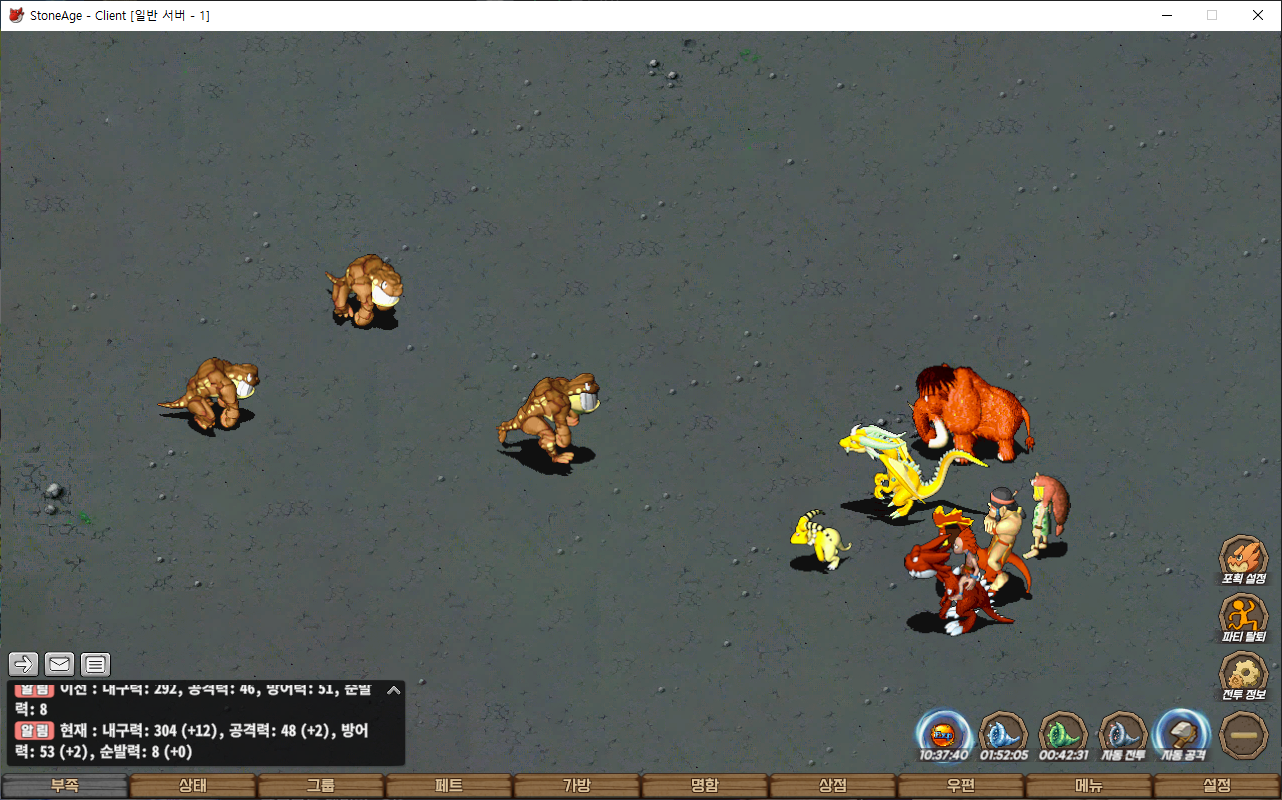Screen dimensions: 1282x800
Task: Open the 페트 (Pet) menu
Action: tap(449, 786)
